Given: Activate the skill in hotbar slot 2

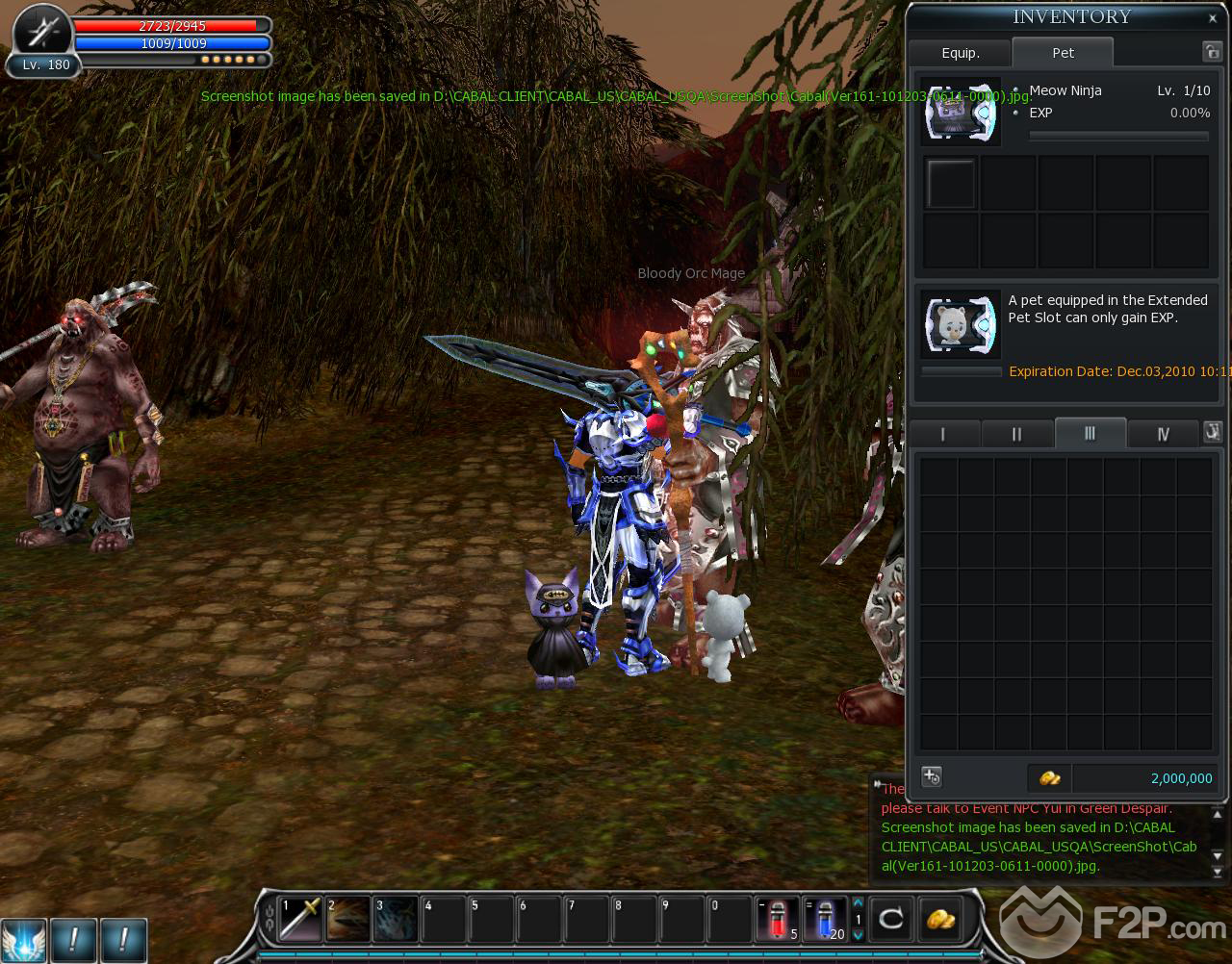Looking at the screenshot, I should 346,919.
